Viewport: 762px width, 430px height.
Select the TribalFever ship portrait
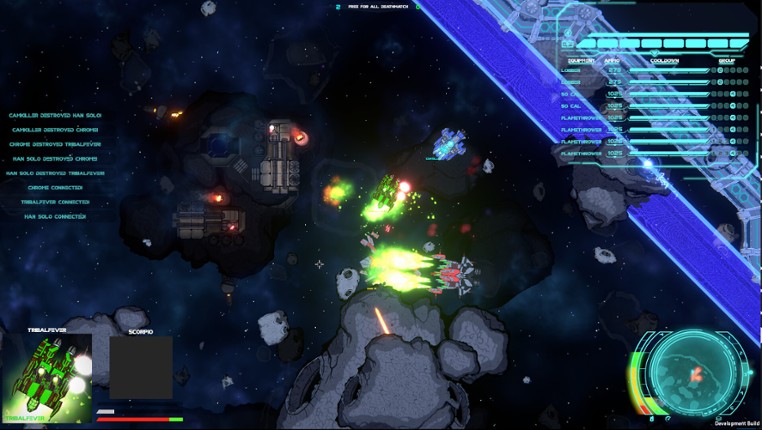(x=48, y=378)
